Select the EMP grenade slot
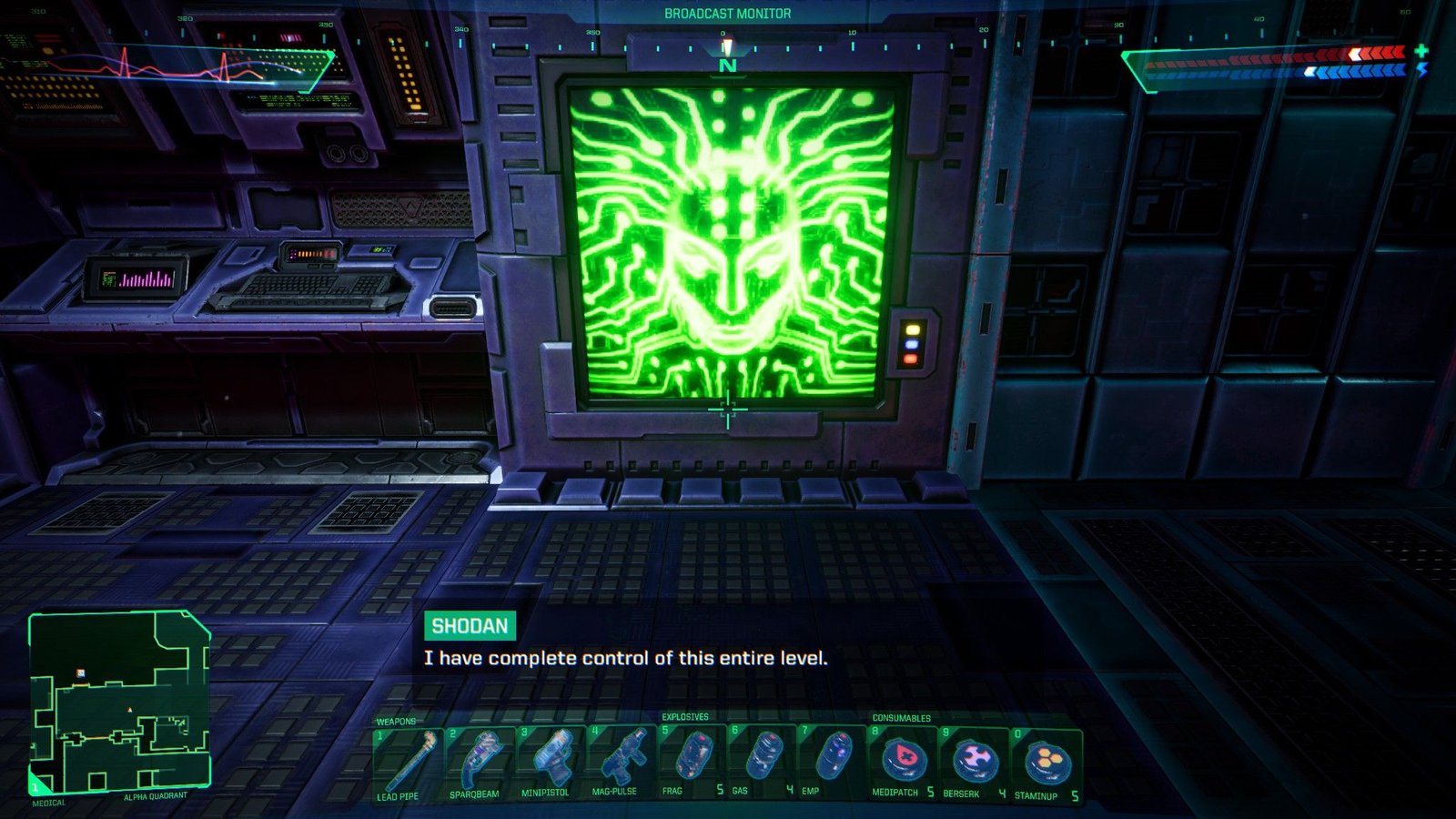The width and height of the screenshot is (1456, 819). 832,763
